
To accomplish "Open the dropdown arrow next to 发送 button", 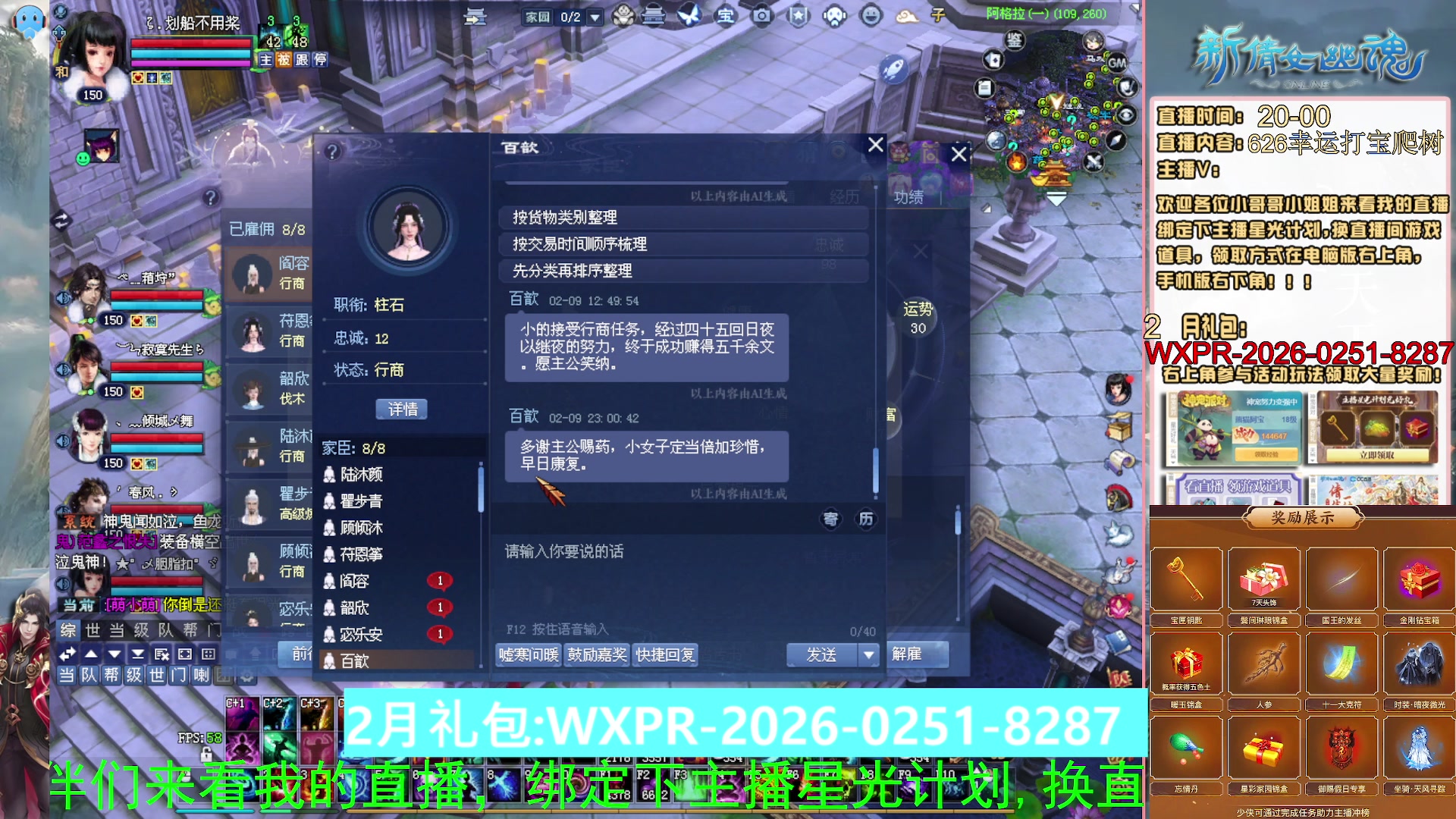I will pos(869,654).
